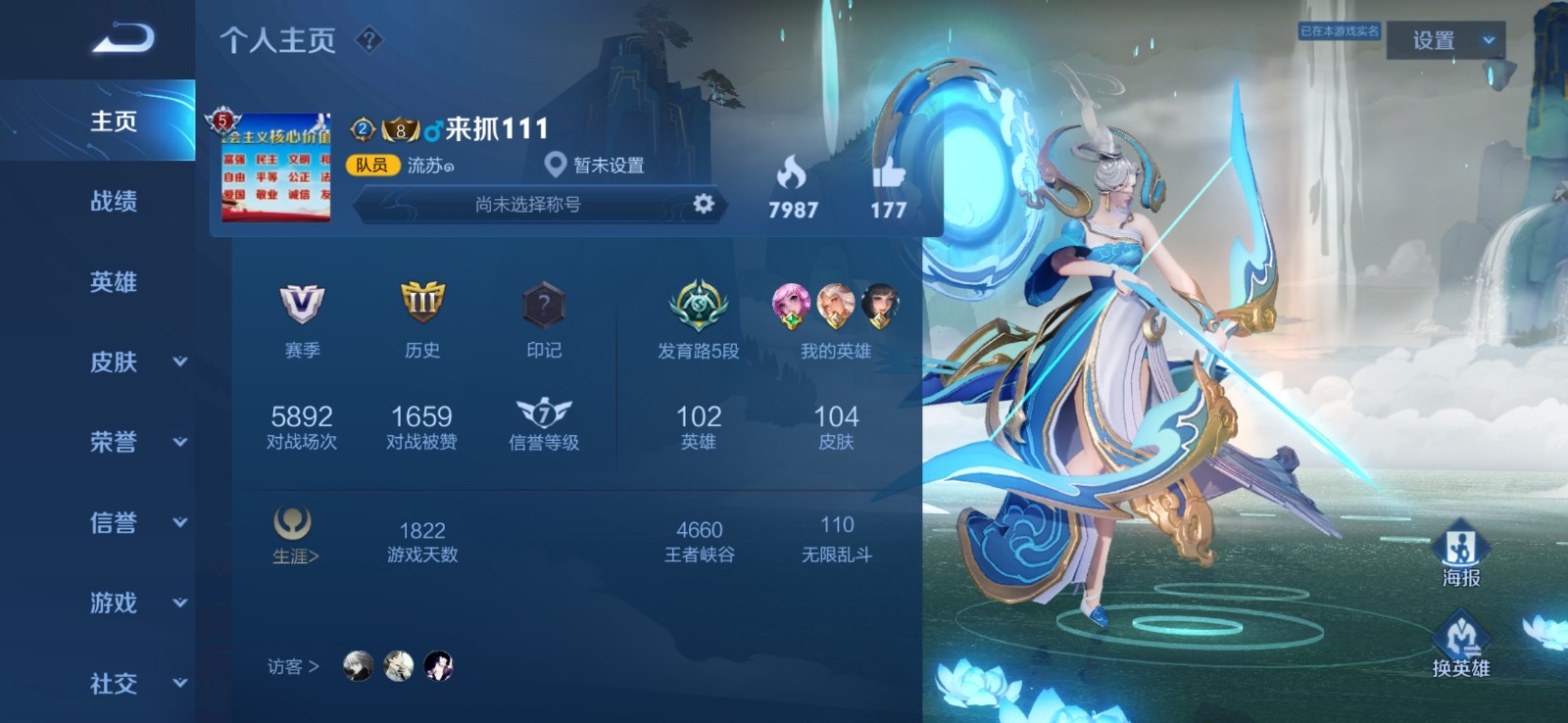Open the gear icon on the title banner
This screenshot has height=723, width=1568.
(x=702, y=207)
